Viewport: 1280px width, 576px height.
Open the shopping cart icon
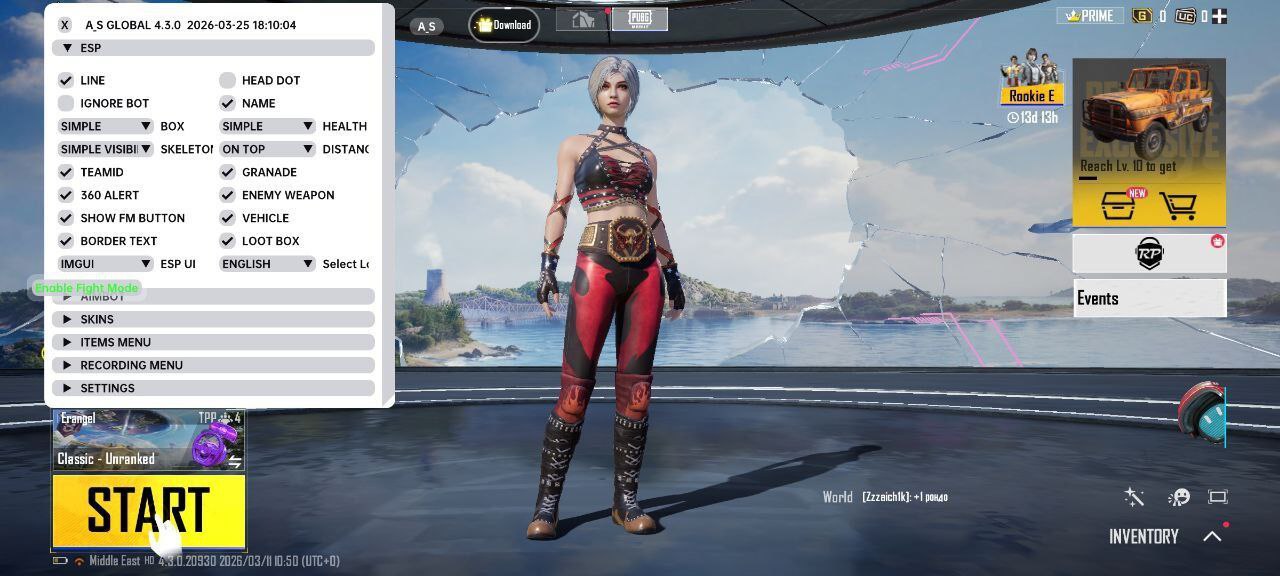pyautogui.click(x=1180, y=206)
